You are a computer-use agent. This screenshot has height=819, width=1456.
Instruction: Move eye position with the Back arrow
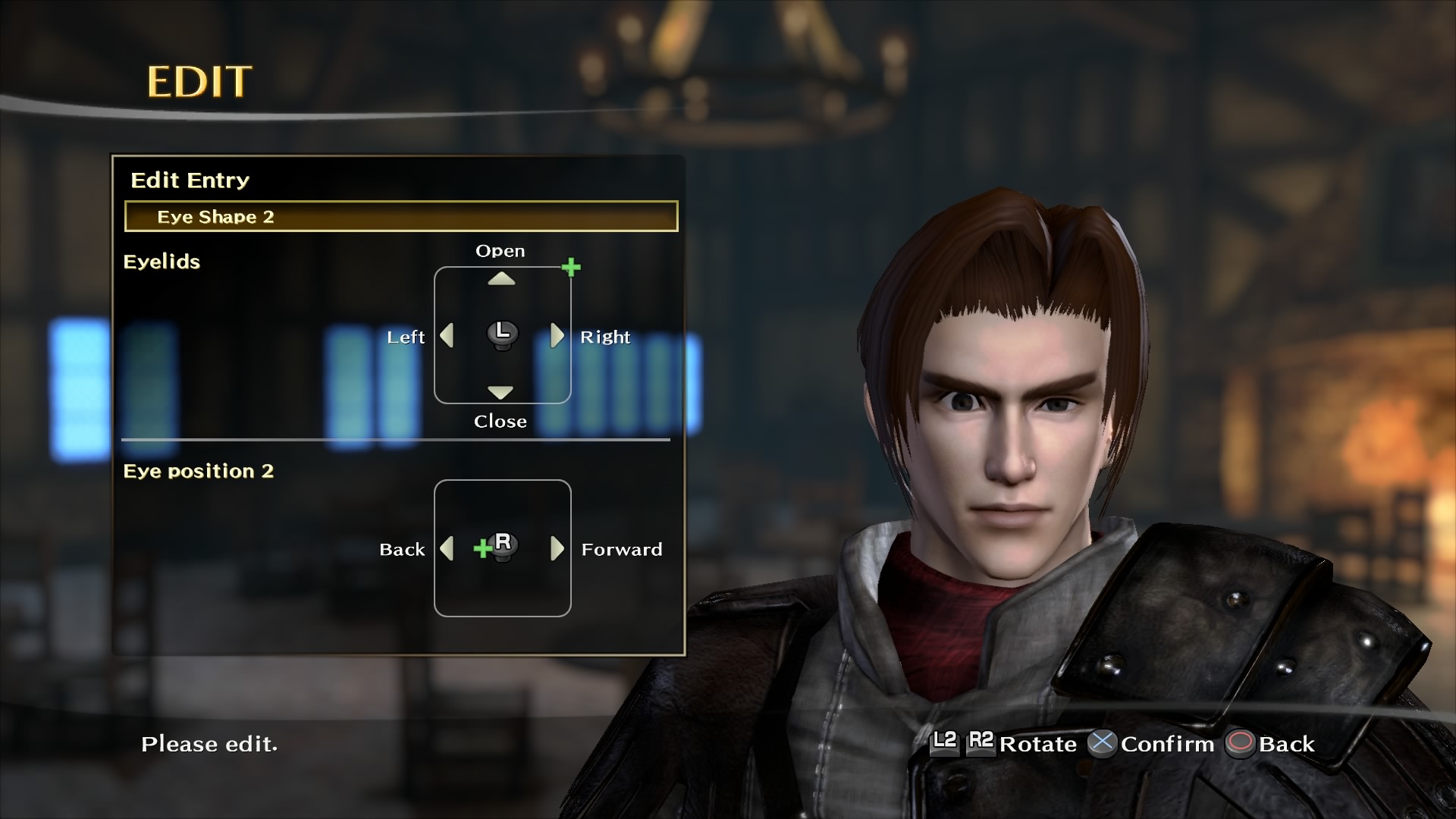(447, 548)
